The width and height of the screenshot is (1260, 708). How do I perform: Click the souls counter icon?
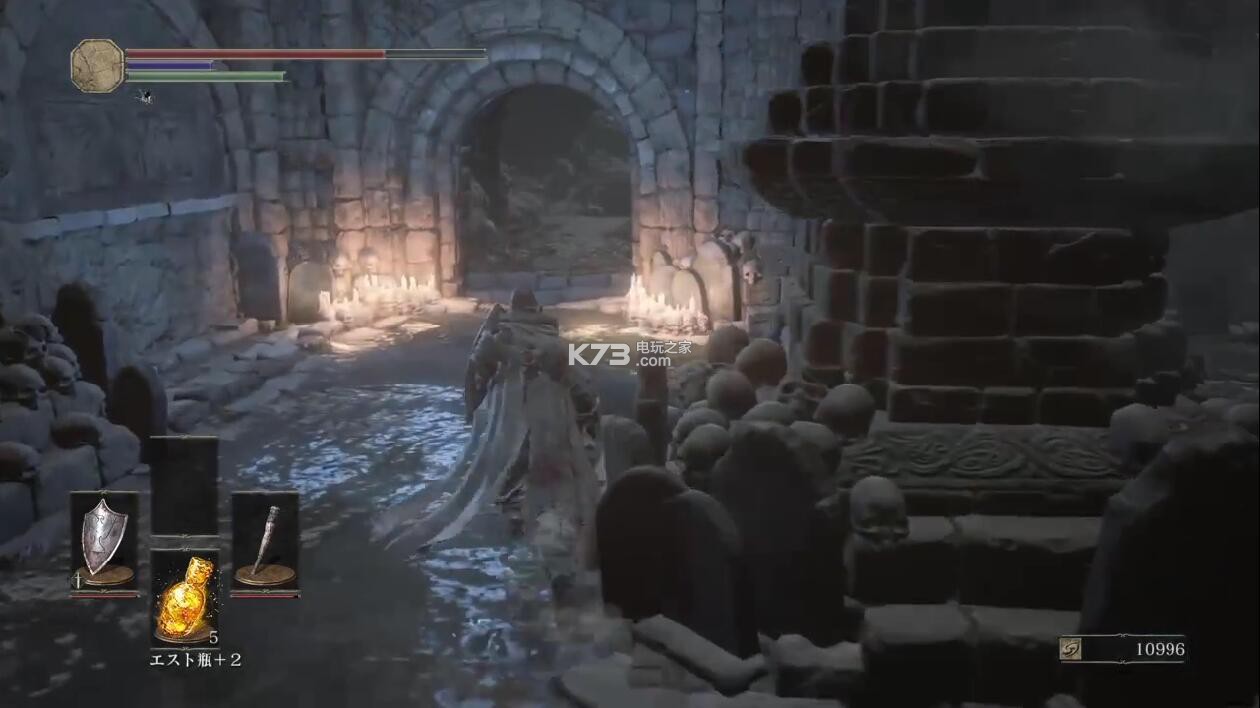(1071, 650)
